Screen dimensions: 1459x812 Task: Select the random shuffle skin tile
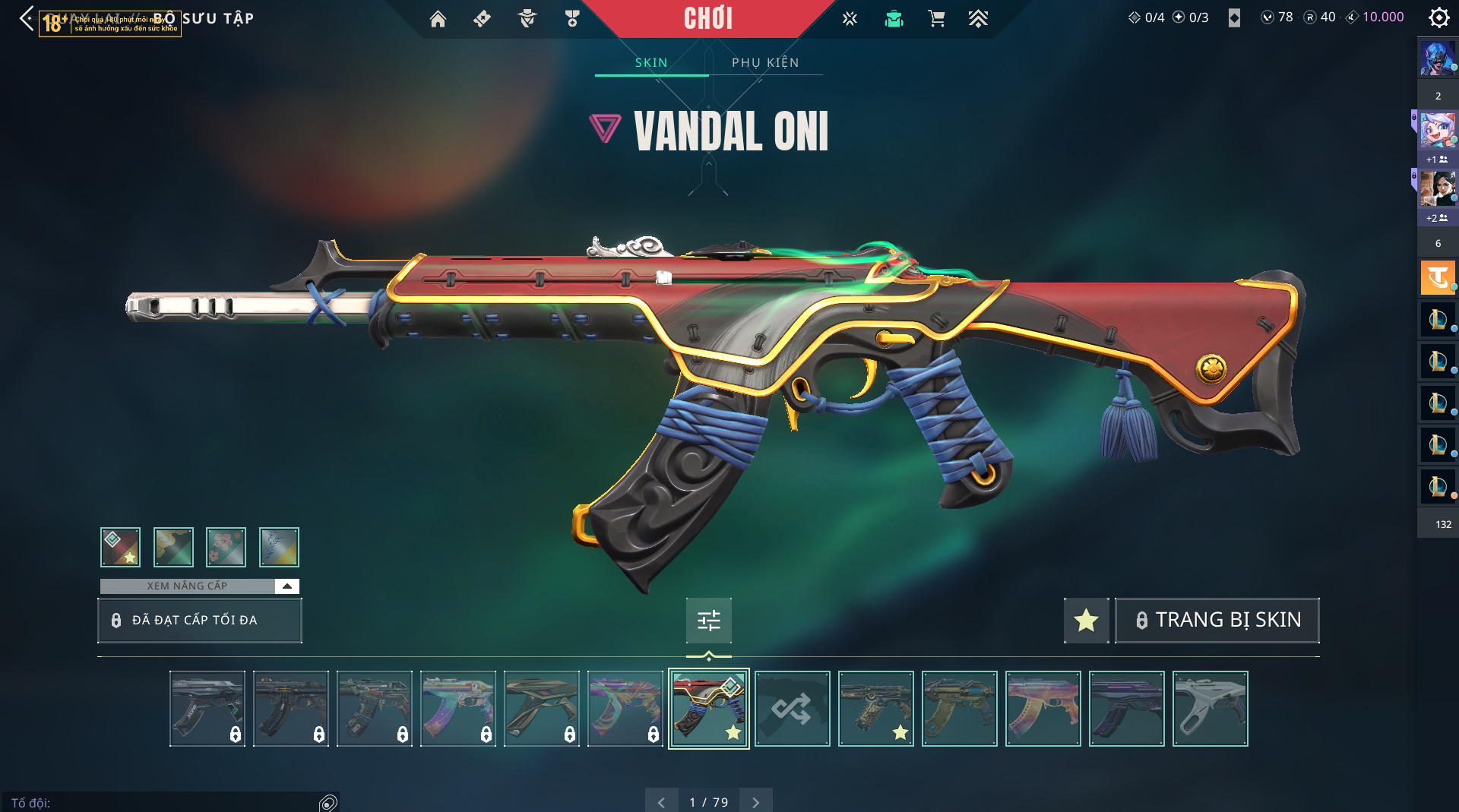pos(792,708)
